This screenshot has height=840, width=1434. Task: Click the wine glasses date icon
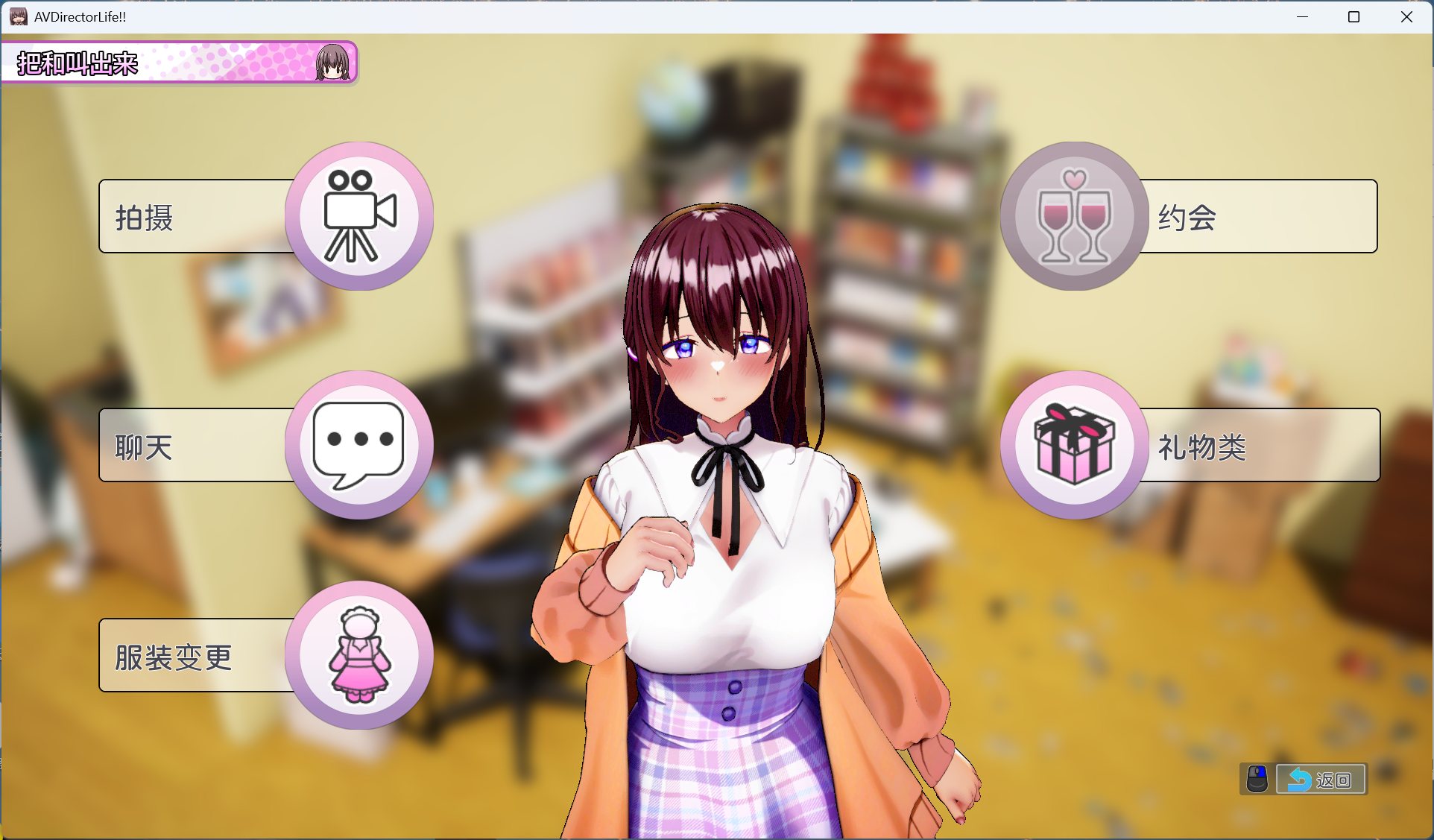[x=1073, y=216]
